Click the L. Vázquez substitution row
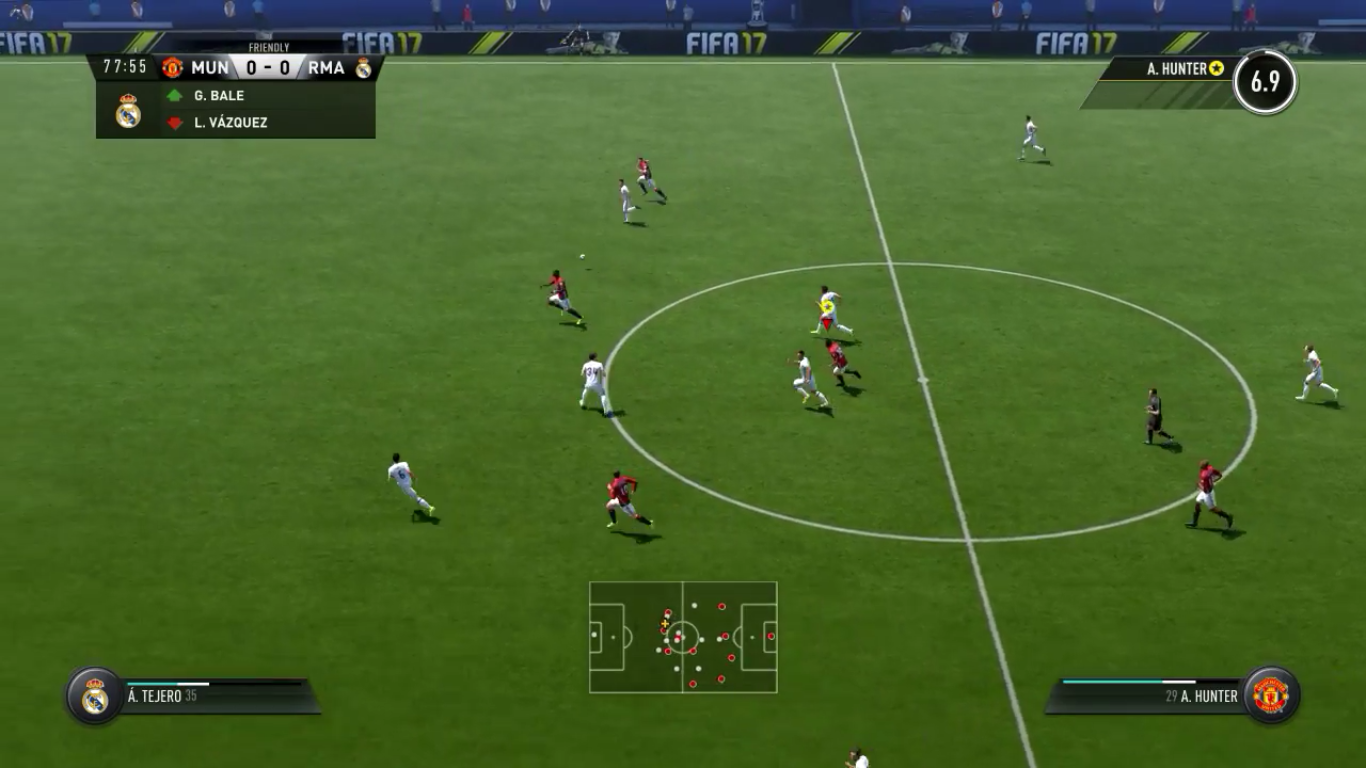This screenshot has width=1366, height=768. pos(265,123)
